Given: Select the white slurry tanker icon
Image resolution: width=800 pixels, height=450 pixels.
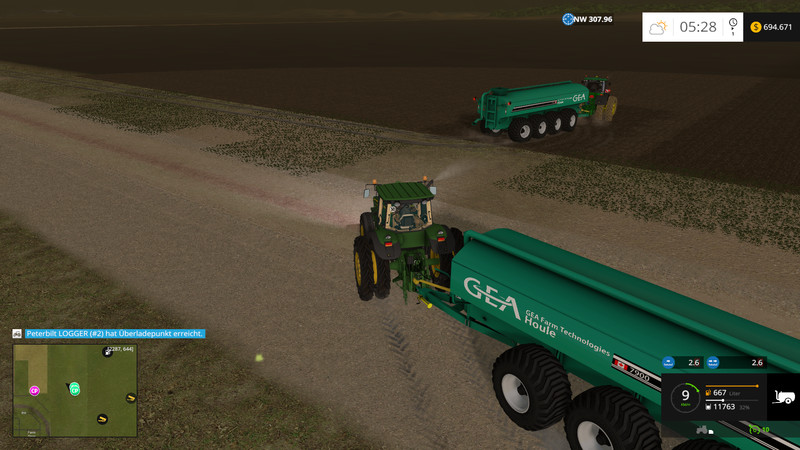Looking at the screenshot, I should [x=784, y=398].
